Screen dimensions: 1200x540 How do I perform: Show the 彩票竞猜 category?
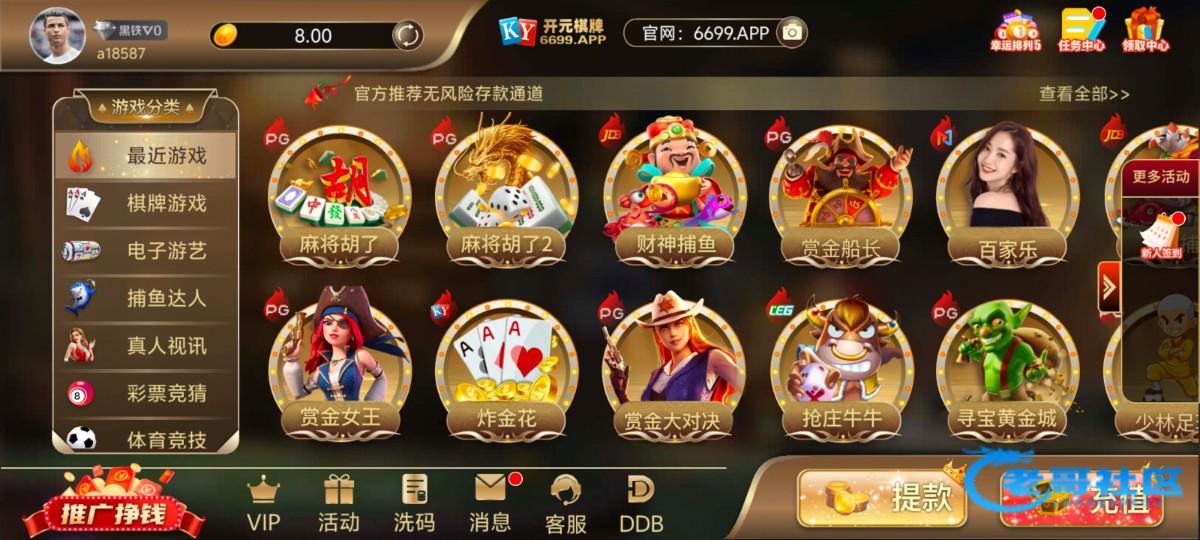click(145, 392)
